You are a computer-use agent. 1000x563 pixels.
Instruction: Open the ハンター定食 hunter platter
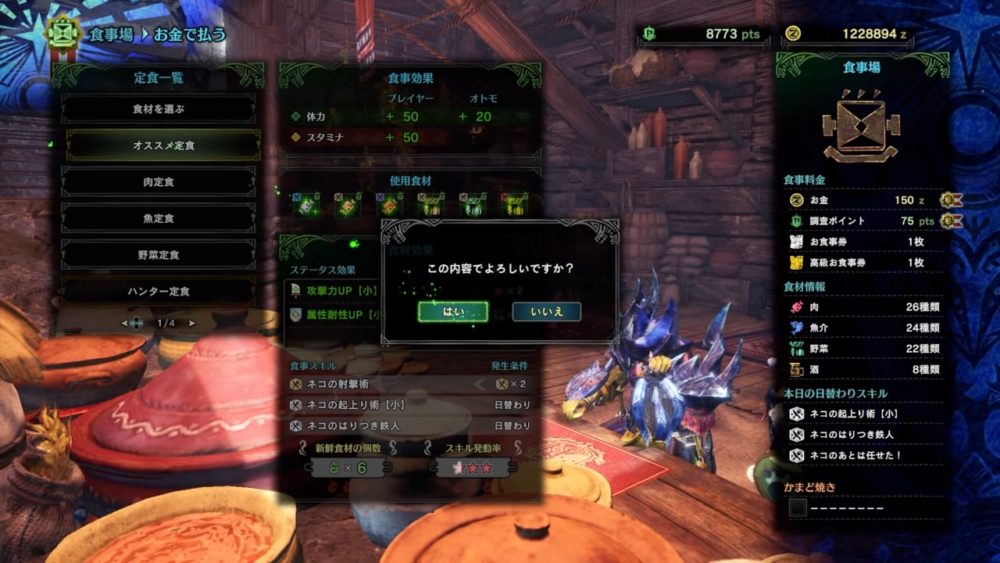click(x=158, y=291)
